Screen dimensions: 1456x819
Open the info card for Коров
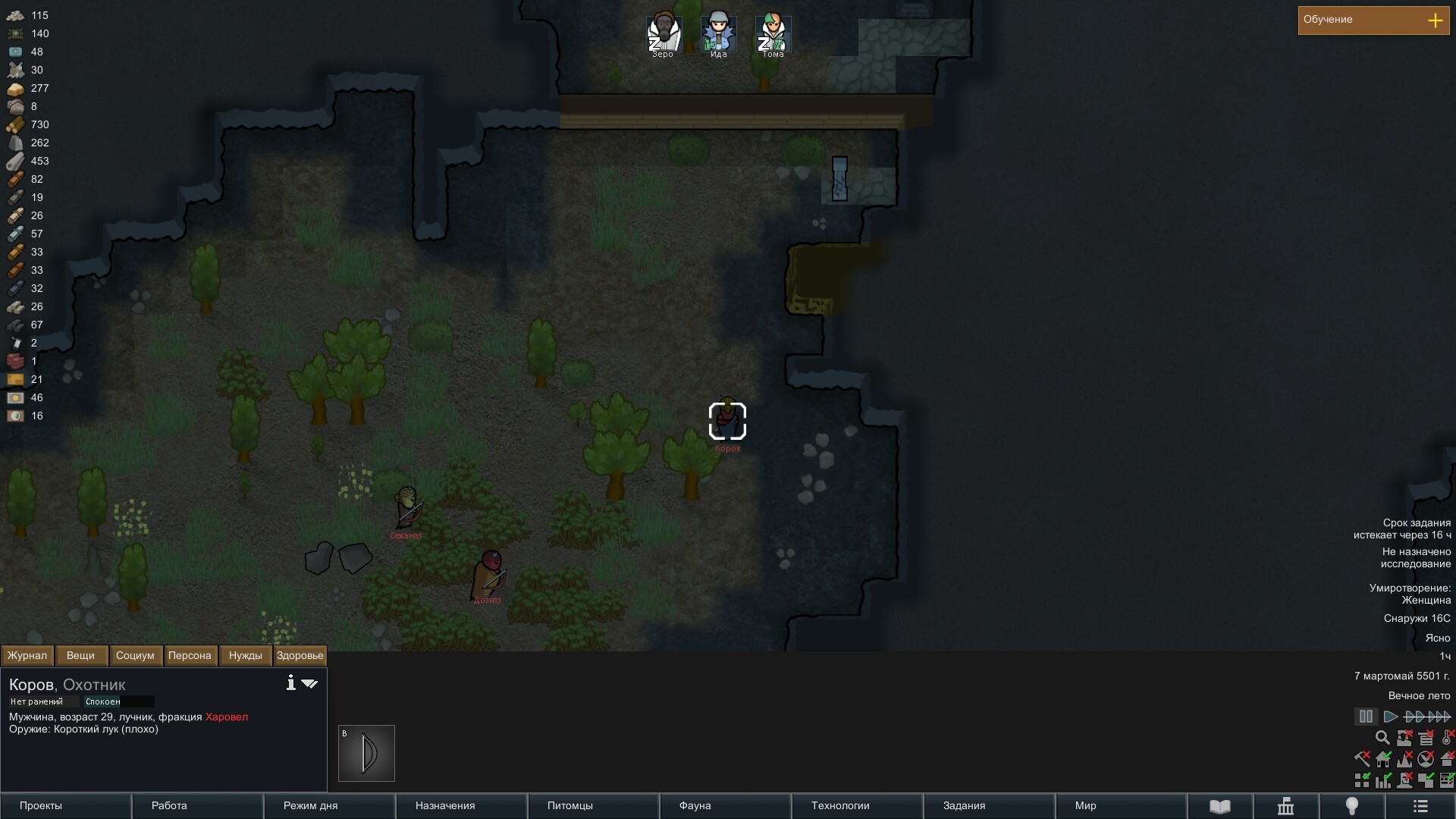click(x=290, y=682)
